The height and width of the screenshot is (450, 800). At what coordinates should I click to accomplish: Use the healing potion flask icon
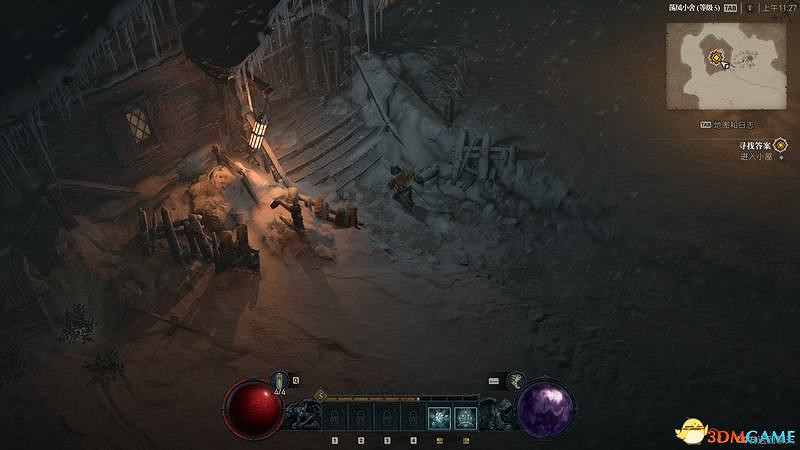coord(280,381)
